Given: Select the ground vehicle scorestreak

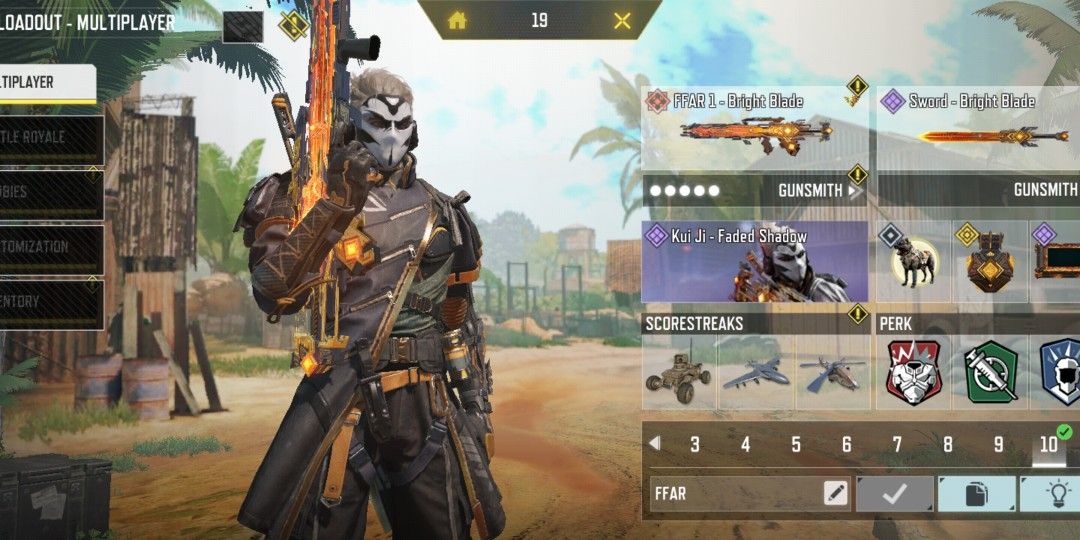Looking at the screenshot, I should pos(678,374).
